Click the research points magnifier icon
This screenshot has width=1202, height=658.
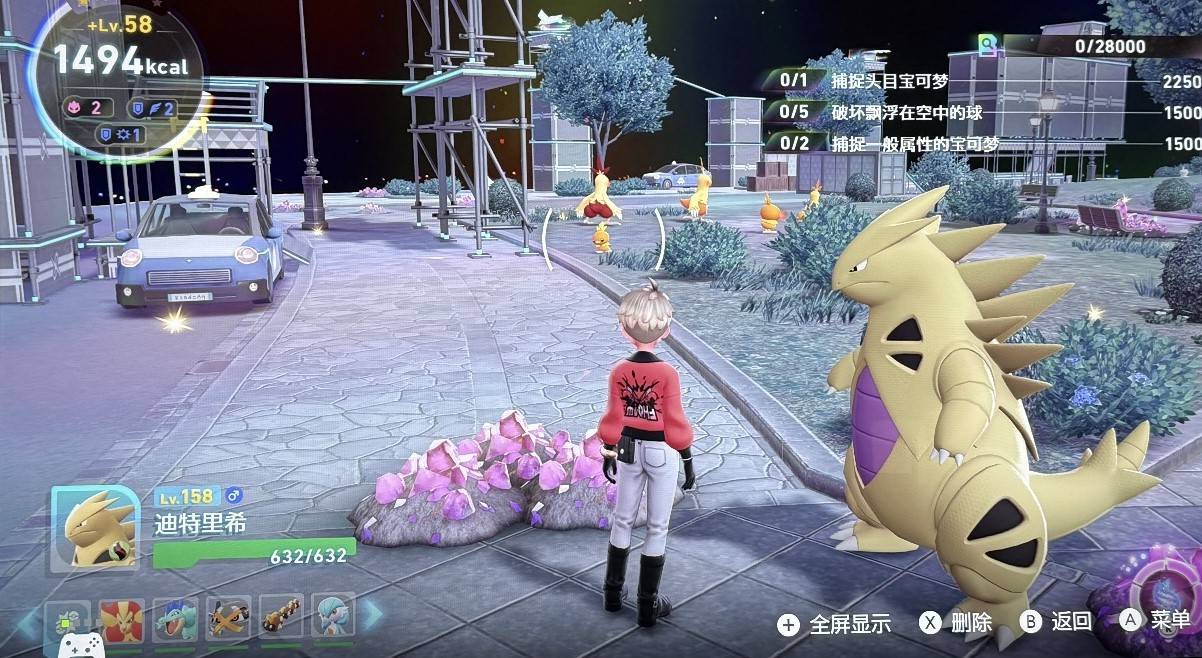point(989,46)
